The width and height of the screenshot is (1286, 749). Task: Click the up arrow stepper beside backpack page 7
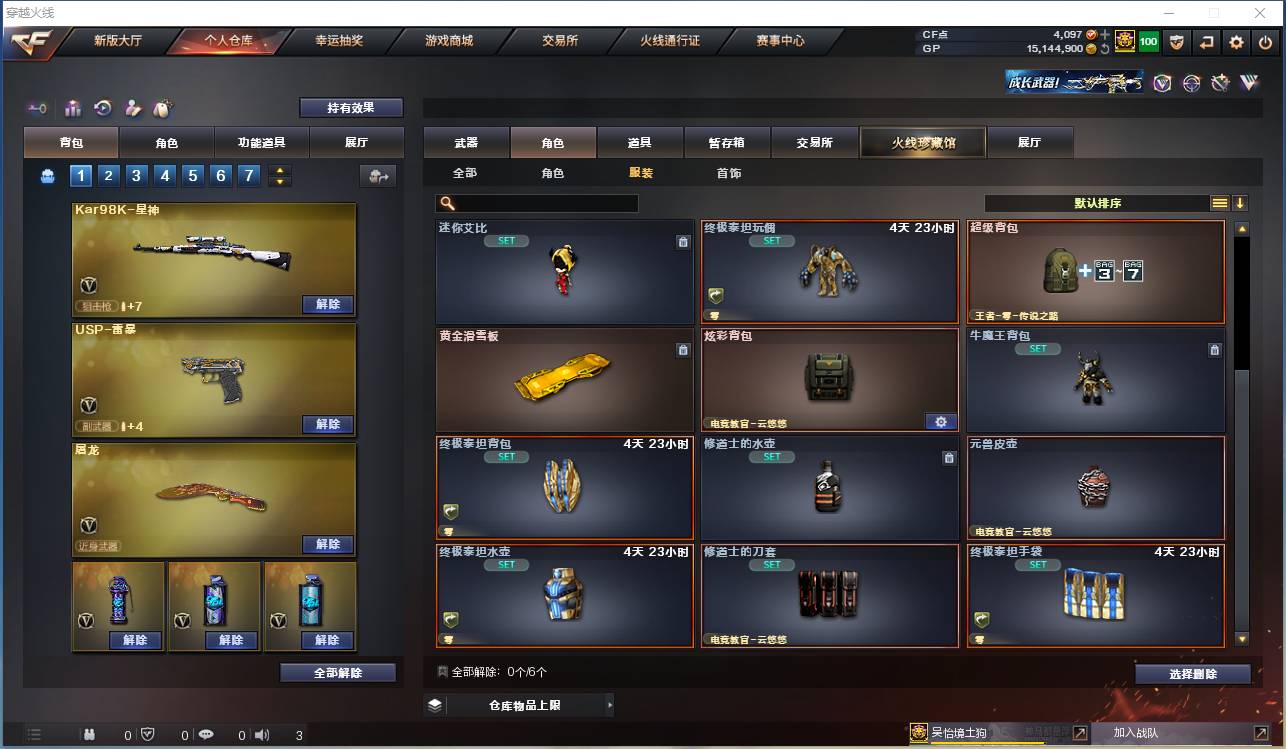[278, 170]
